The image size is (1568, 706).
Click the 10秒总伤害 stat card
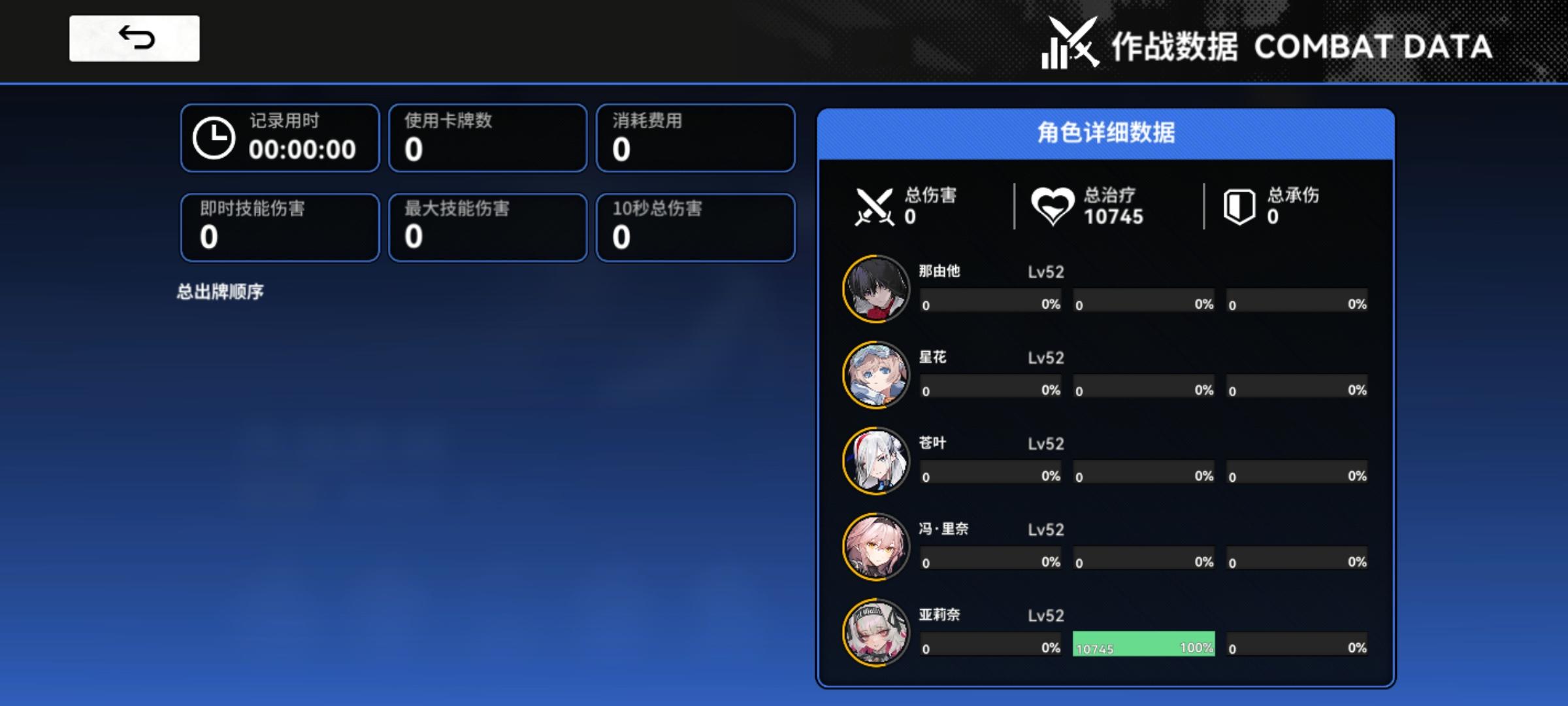694,227
